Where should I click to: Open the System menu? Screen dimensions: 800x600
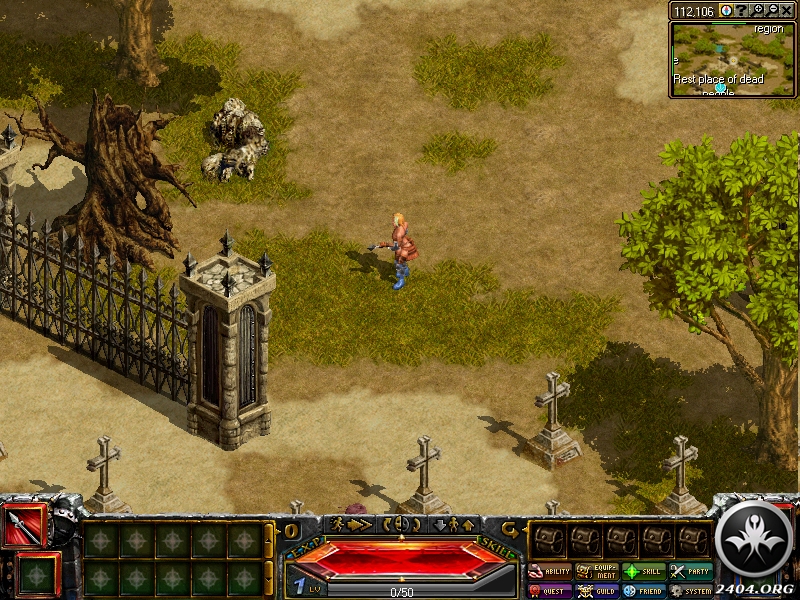pos(690,591)
